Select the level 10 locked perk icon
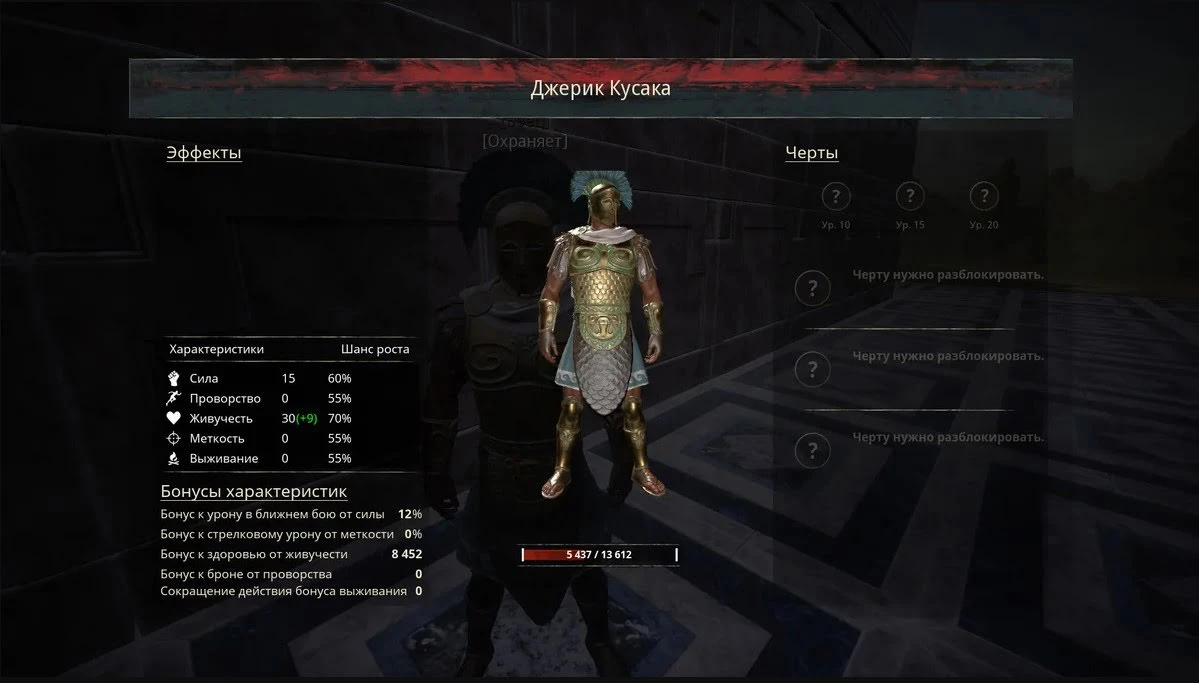Screen dimensions: 1199x683 coord(836,196)
